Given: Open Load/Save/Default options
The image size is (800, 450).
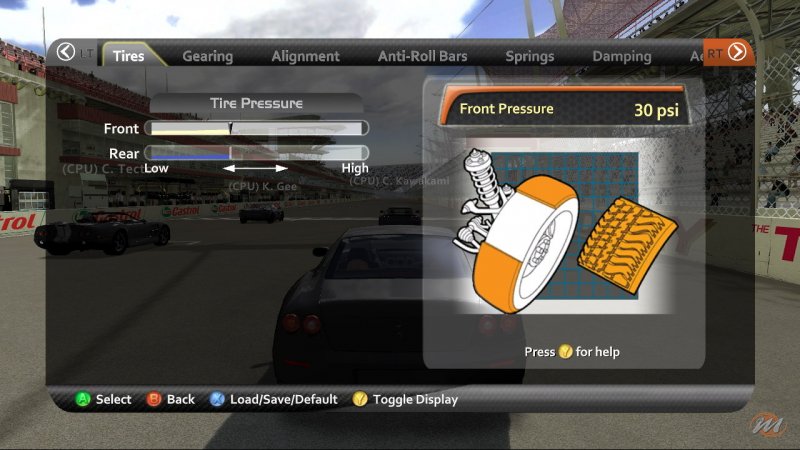Looking at the screenshot, I should (x=273, y=399).
